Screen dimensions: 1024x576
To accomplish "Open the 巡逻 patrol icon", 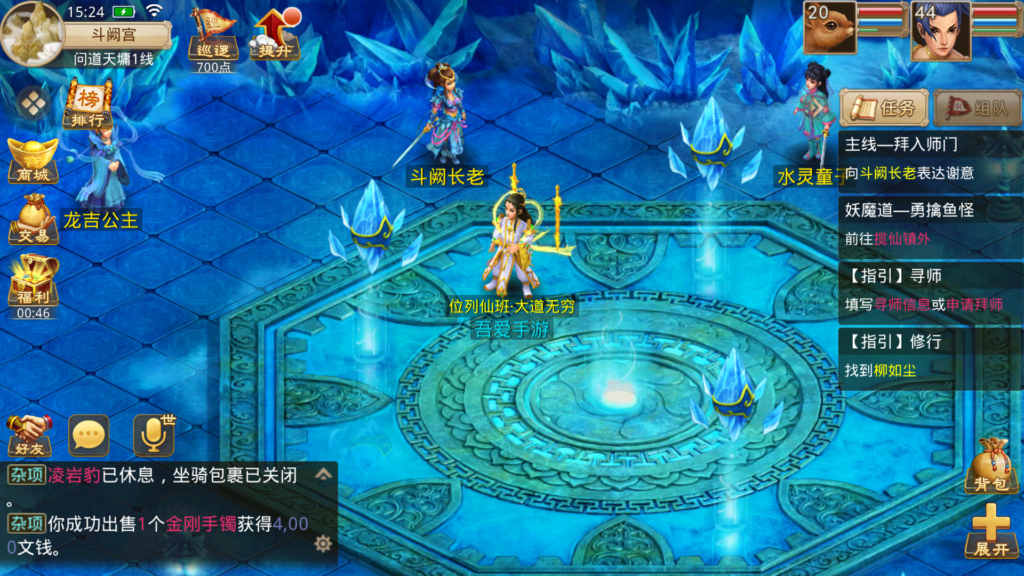I will click(x=213, y=37).
